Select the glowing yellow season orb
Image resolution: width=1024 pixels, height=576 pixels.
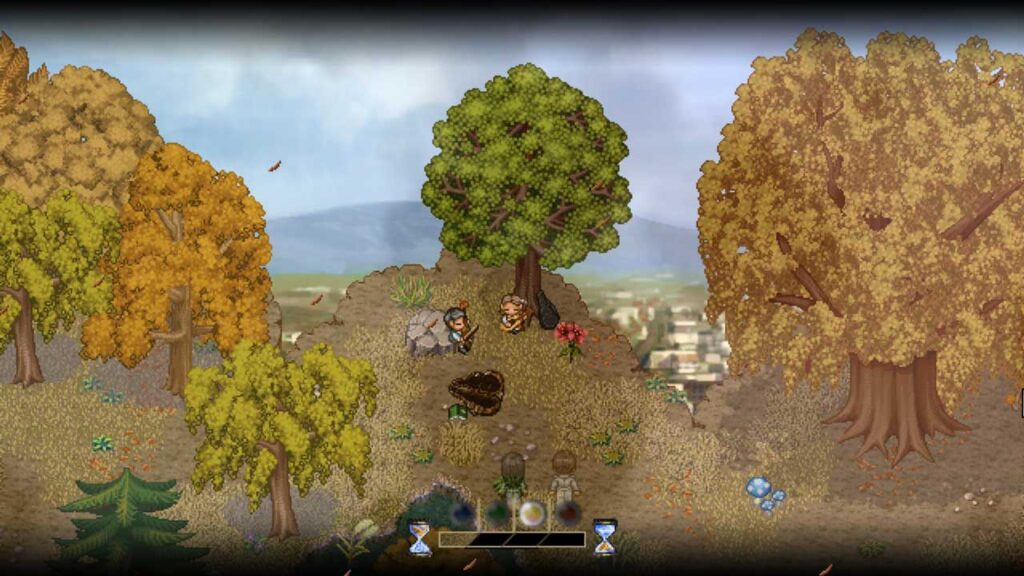[x=532, y=513]
